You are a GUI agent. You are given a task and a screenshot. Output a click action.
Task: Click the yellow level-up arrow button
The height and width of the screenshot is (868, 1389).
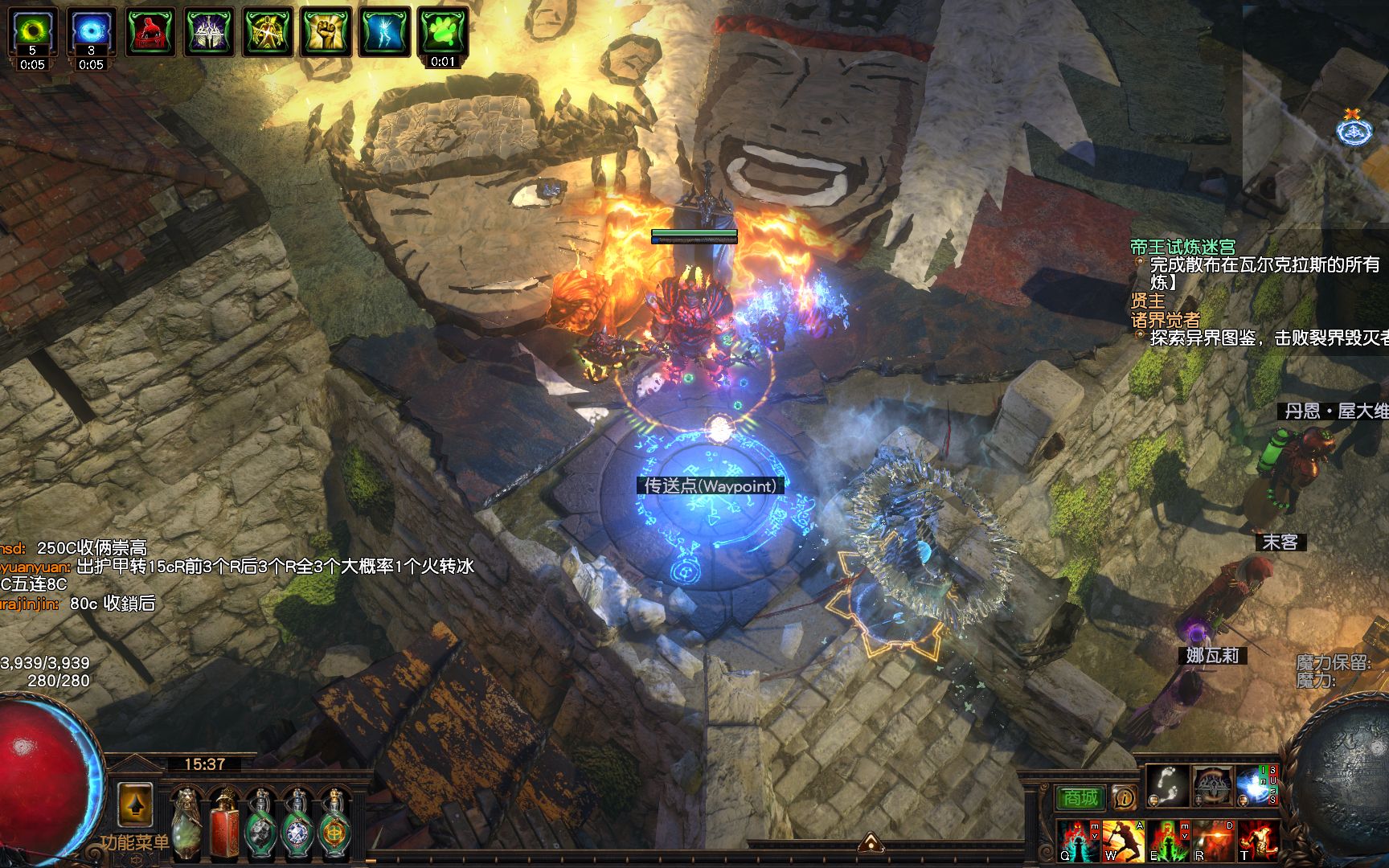point(135,805)
